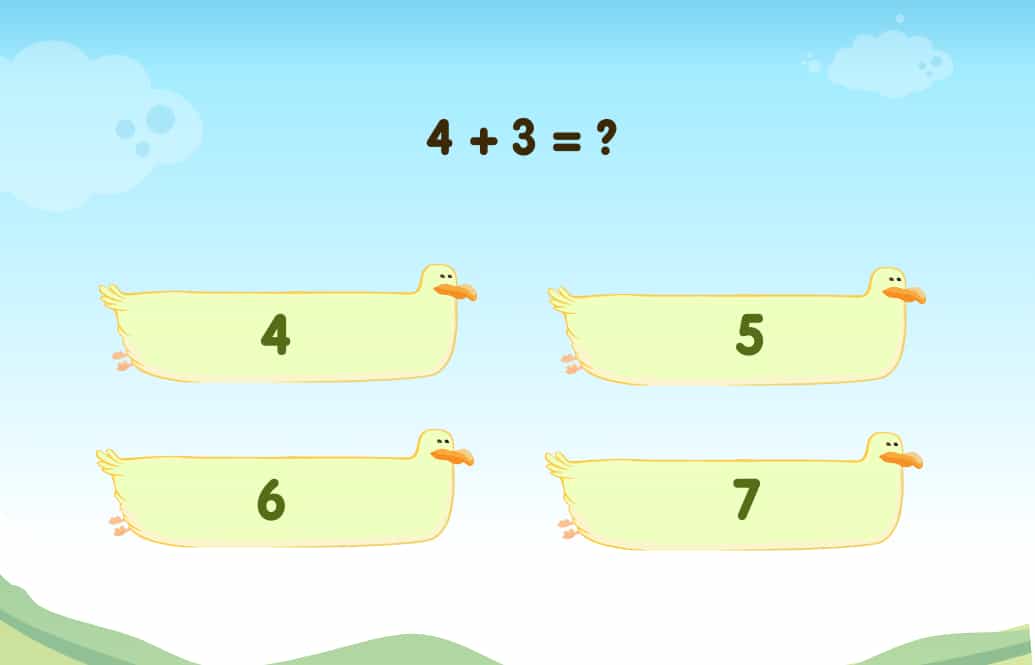This screenshot has height=665, width=1035.
Task: Select the duck answer labeled 5
Action: (748, 337)
